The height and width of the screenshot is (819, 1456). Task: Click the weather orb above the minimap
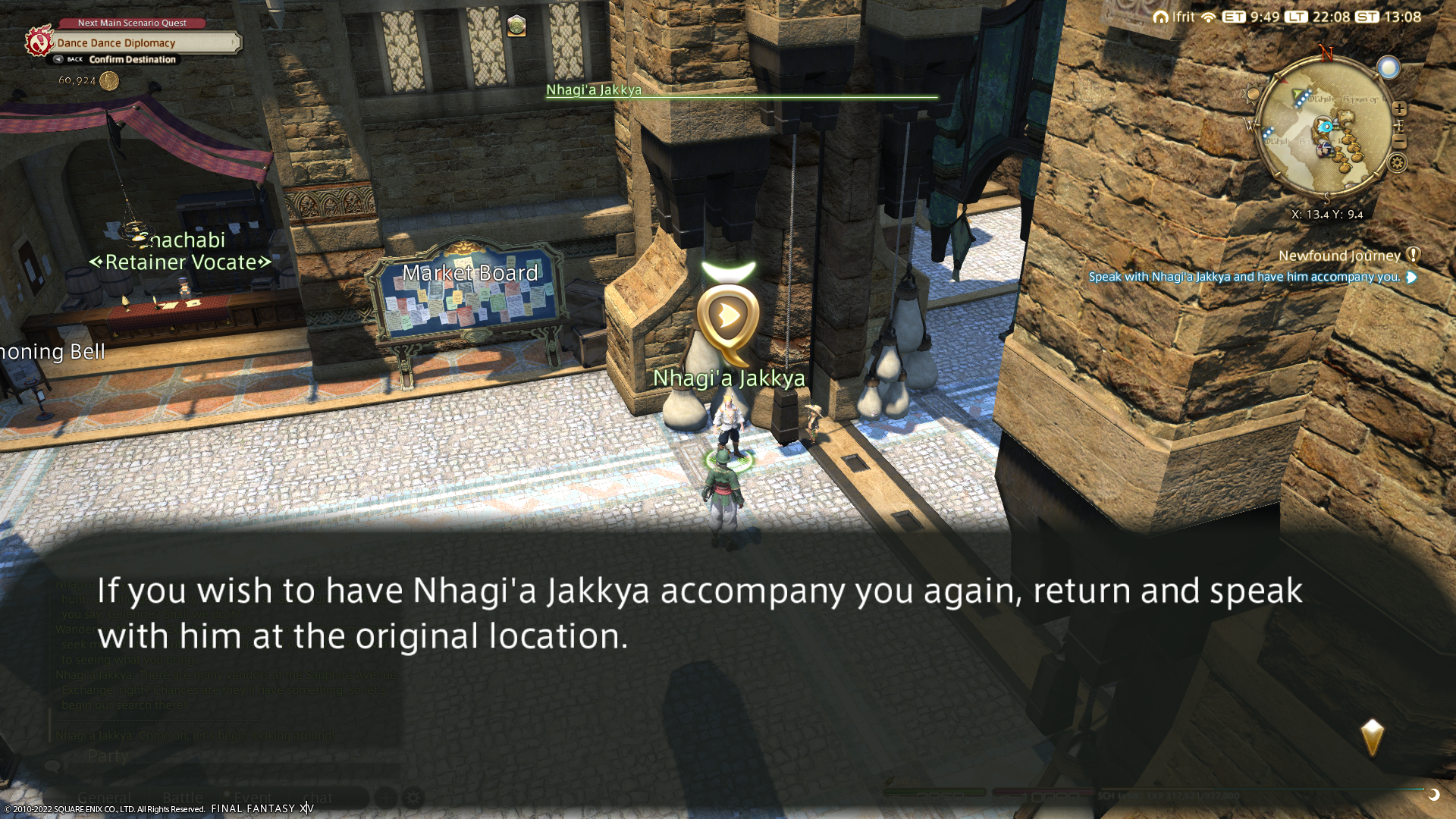(x=1389, y=68)
